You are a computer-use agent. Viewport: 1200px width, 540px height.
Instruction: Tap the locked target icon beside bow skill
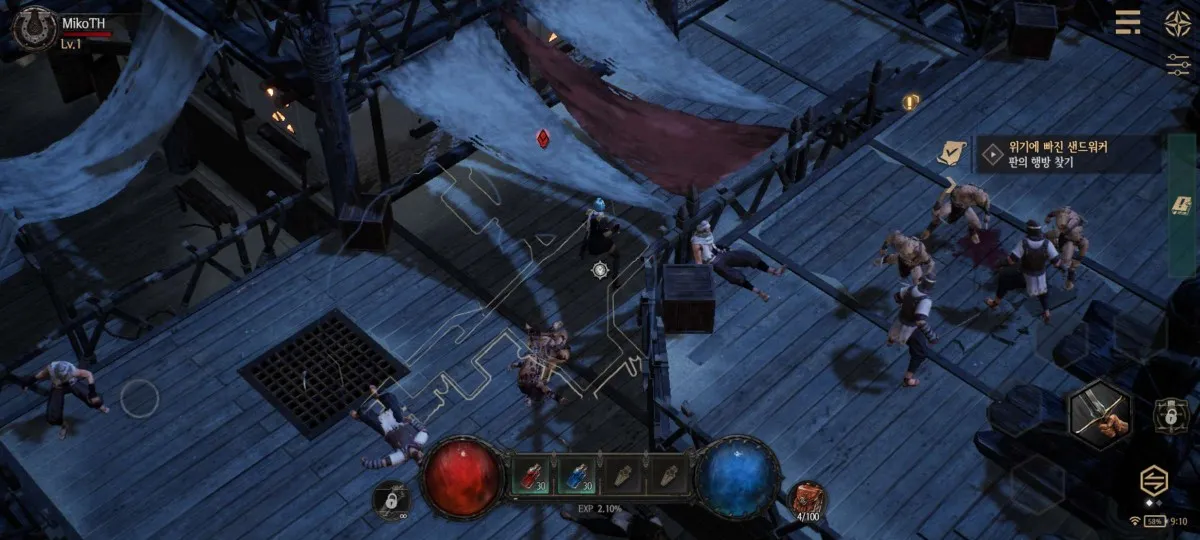[1167, 413]
